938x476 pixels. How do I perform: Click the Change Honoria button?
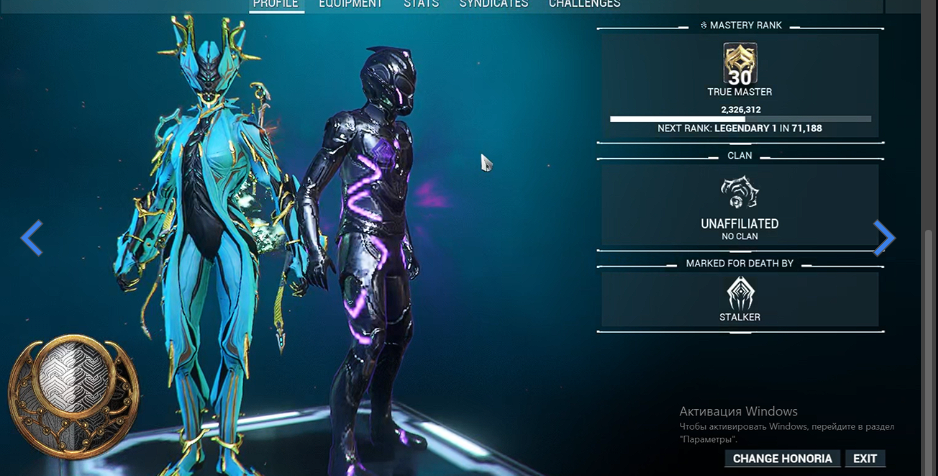pyautogui.click(x=782, y=458)
